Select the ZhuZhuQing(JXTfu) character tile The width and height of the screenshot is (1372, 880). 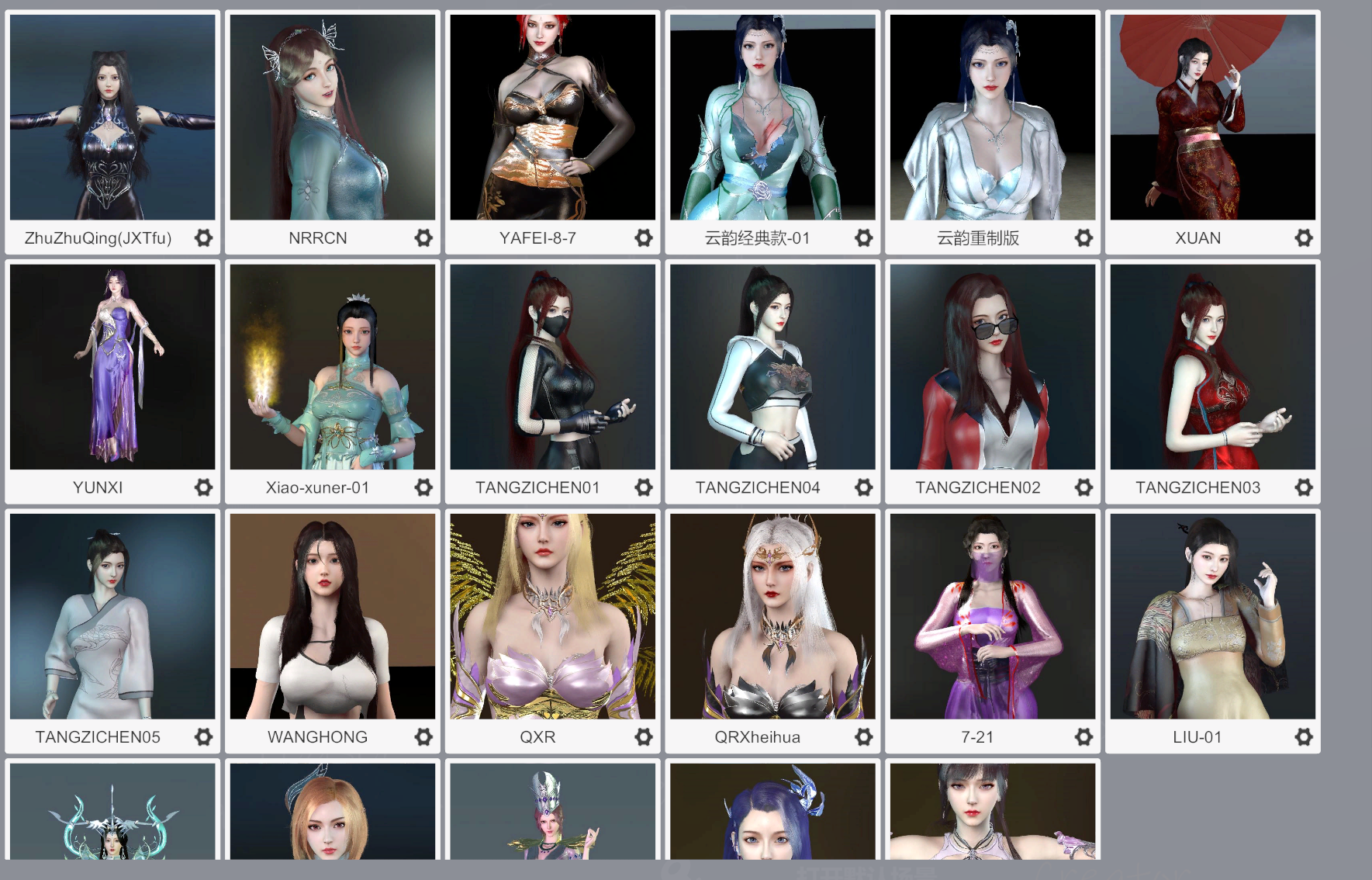(112, 117)
